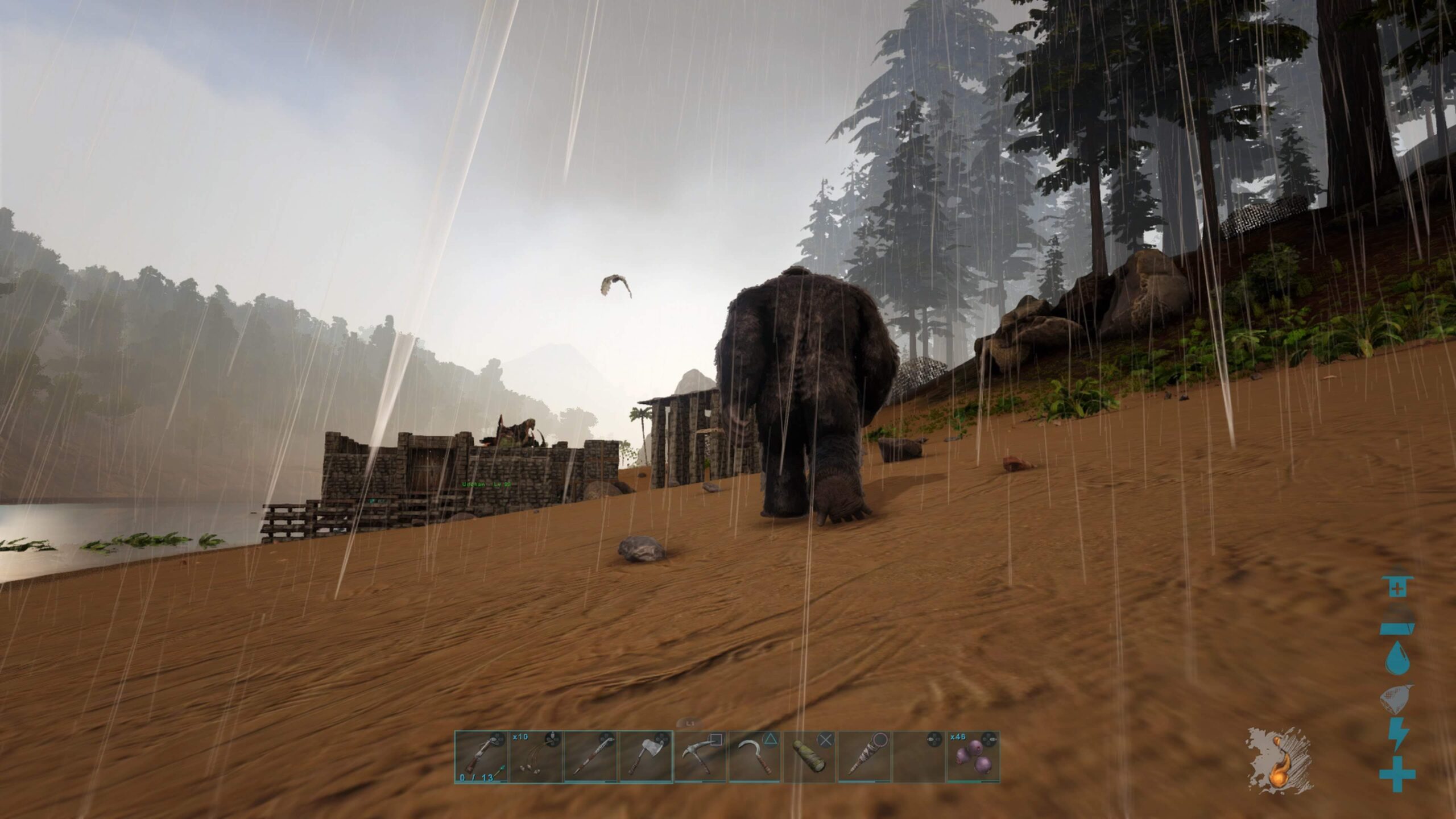Eat the purple berries stack x46
The height and width of the screenshot is (819, 1456).
click(974, 756)
